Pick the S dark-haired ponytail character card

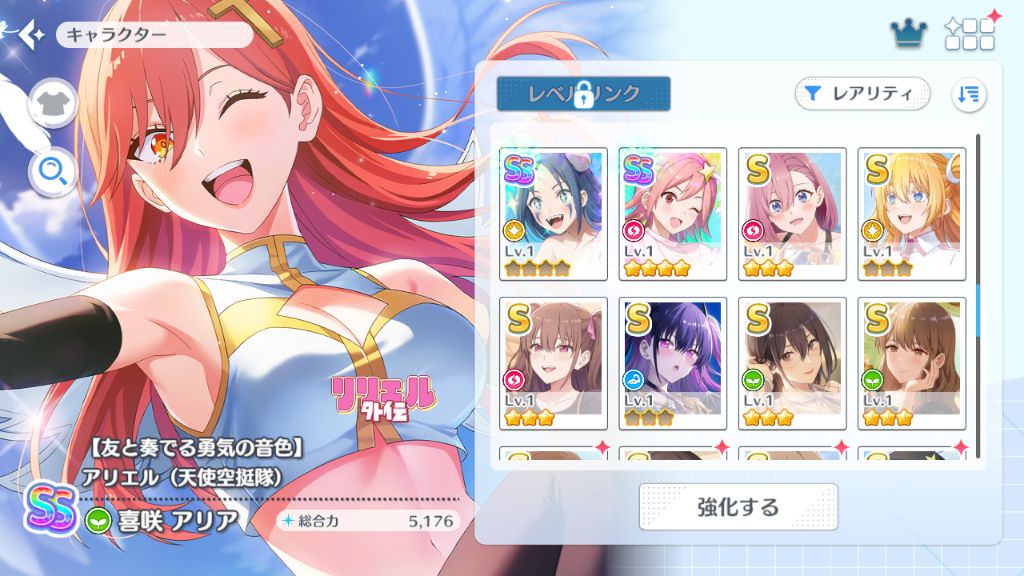click(x=792, y=363)
